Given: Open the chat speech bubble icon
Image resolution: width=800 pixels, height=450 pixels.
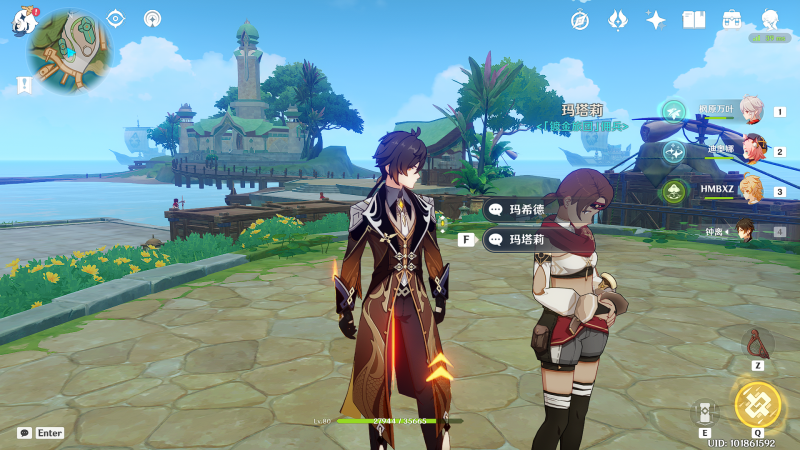Looking at the screenshot, I should pos(24,433).
